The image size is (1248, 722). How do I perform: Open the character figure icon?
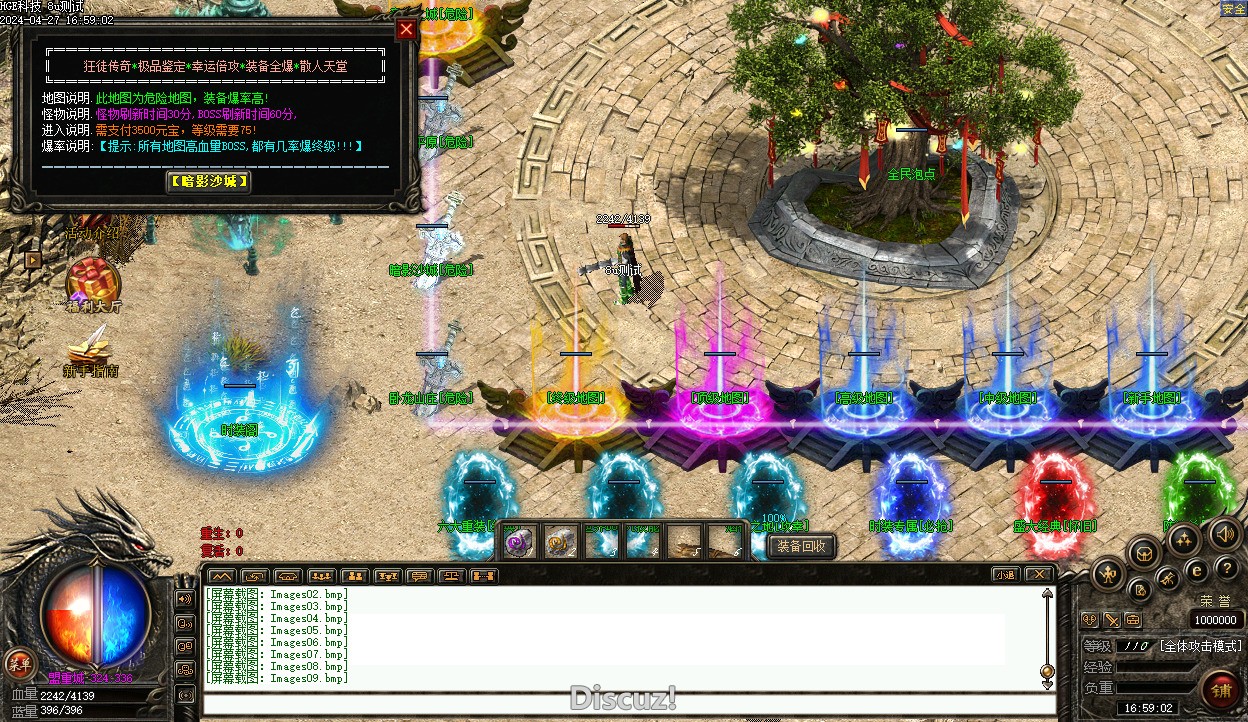pyautogui.click(x=1110, y=574)
